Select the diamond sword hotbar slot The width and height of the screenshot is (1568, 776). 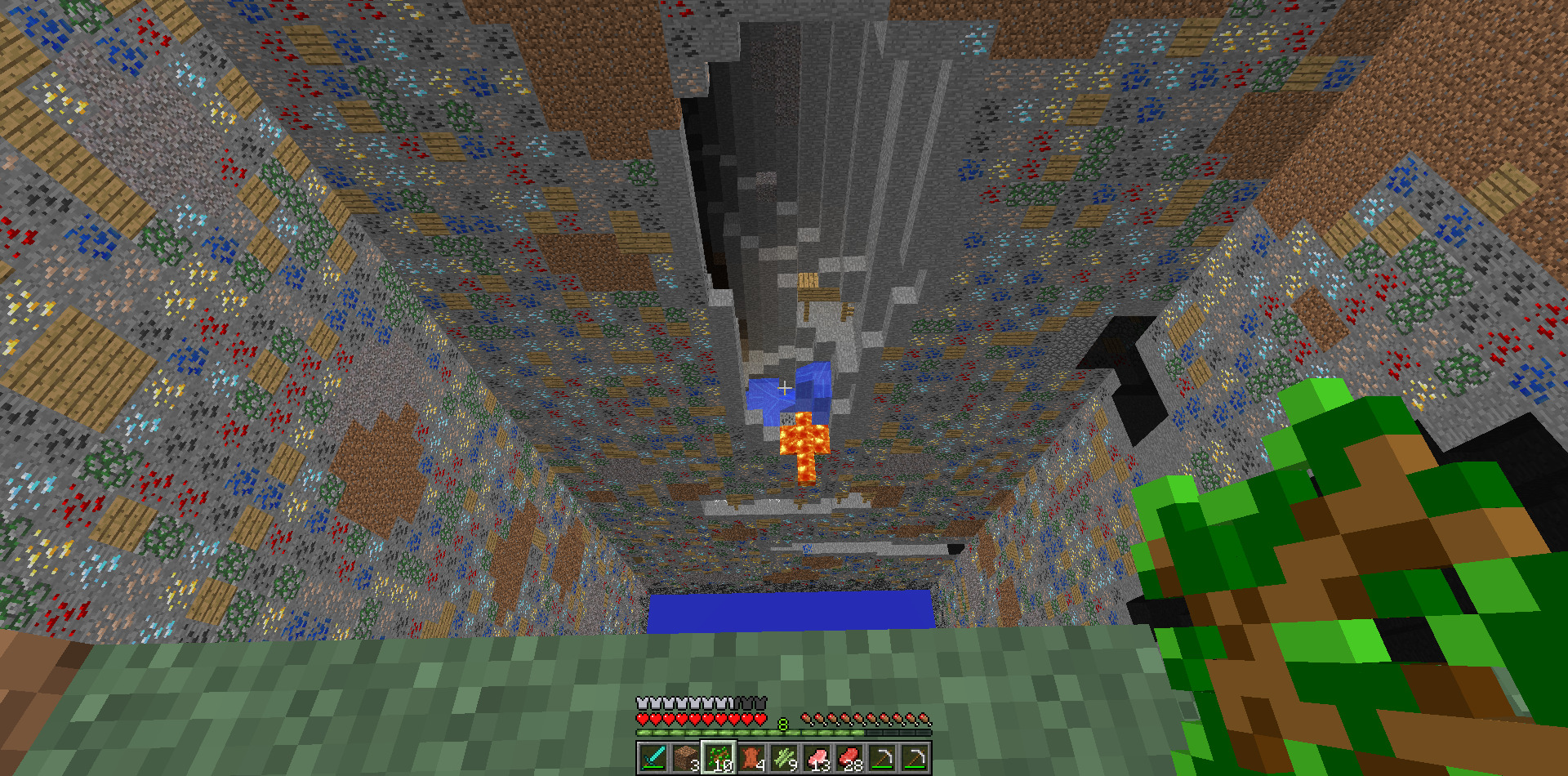click(x=653, y=757)
